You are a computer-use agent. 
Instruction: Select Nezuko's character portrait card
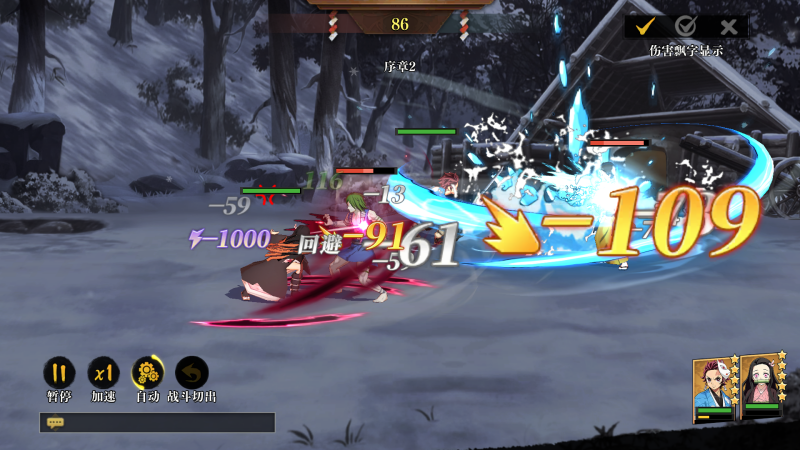762,390
